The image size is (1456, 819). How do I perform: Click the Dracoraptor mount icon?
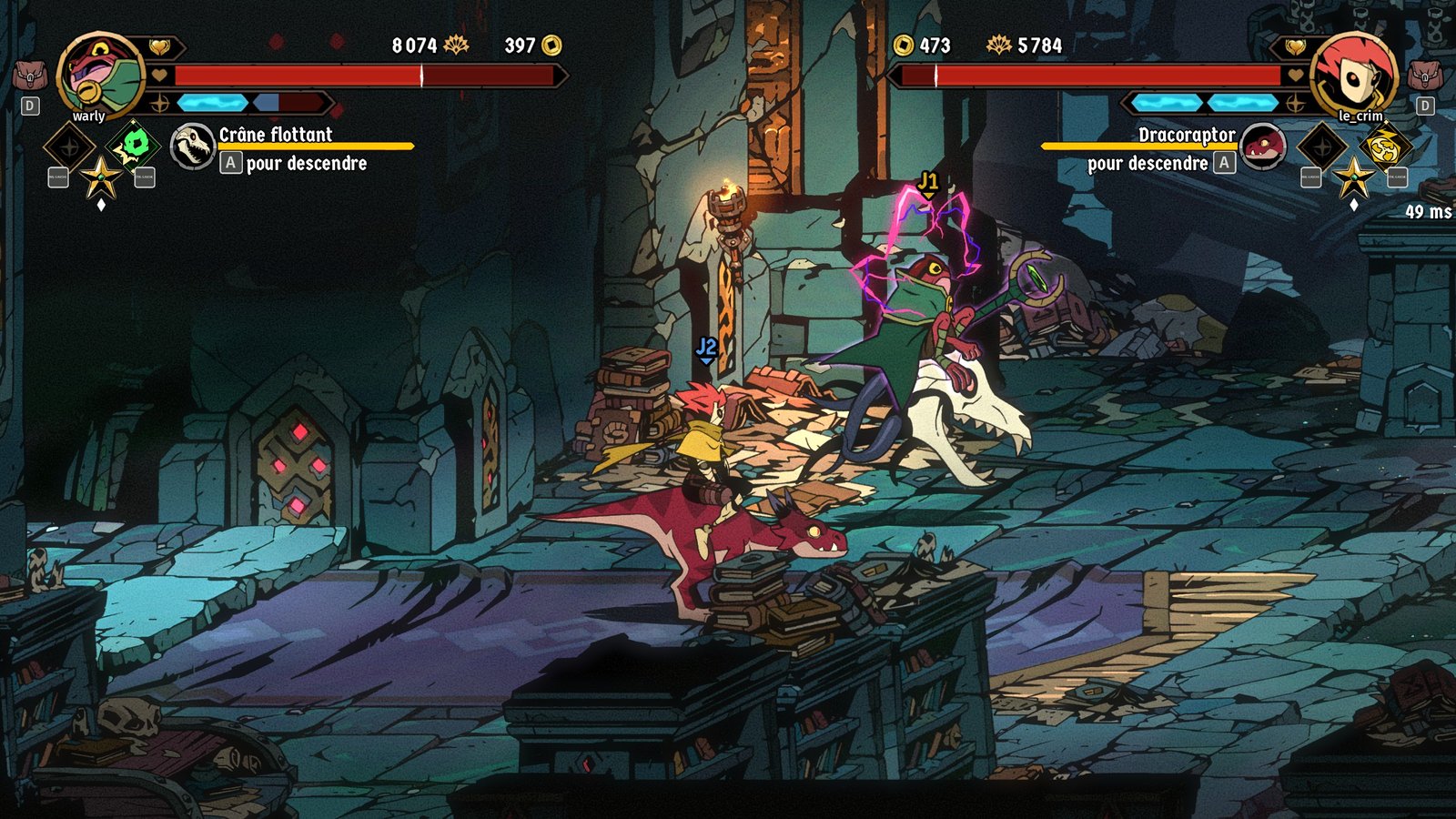coord(1262,147)
